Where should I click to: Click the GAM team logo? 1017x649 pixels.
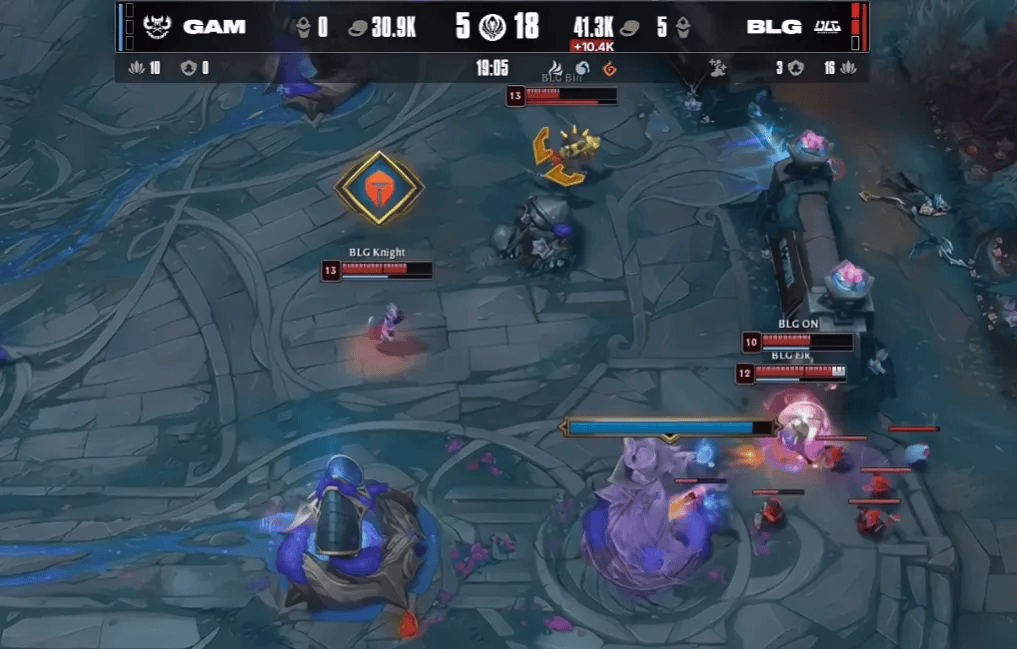[x=158, y=27]
